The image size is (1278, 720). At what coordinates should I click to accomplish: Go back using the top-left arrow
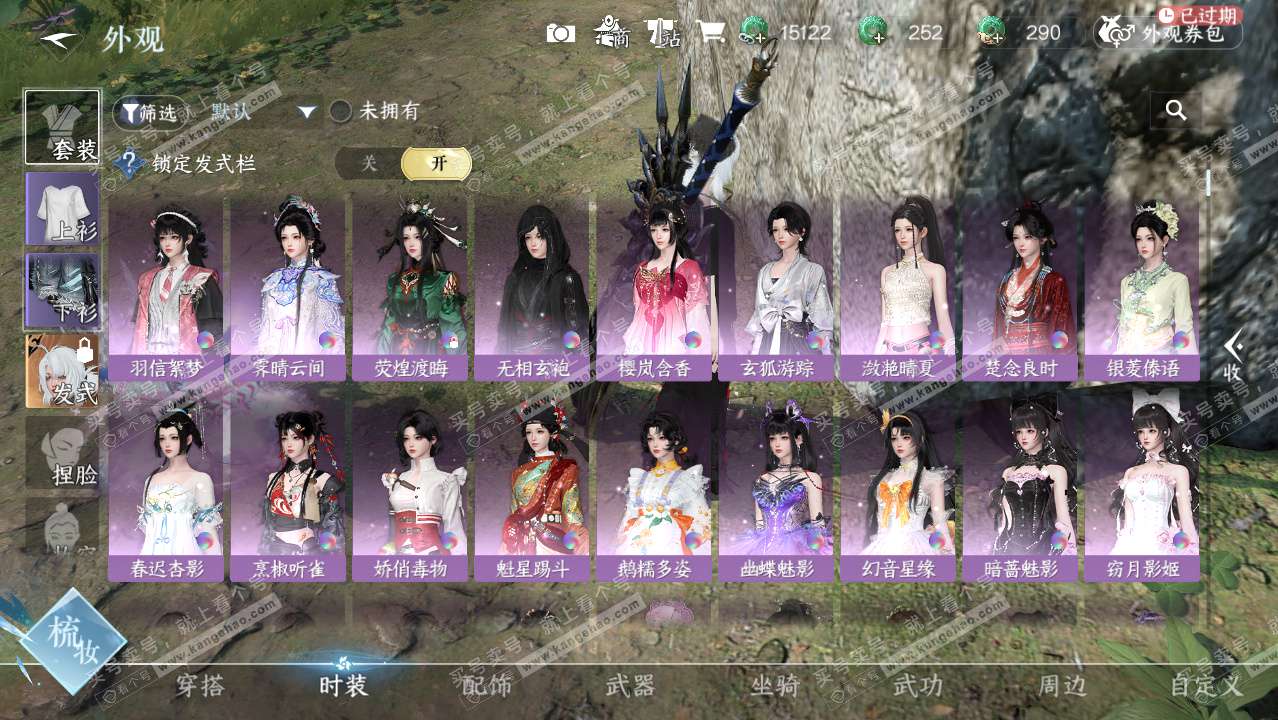click(57, 39)
